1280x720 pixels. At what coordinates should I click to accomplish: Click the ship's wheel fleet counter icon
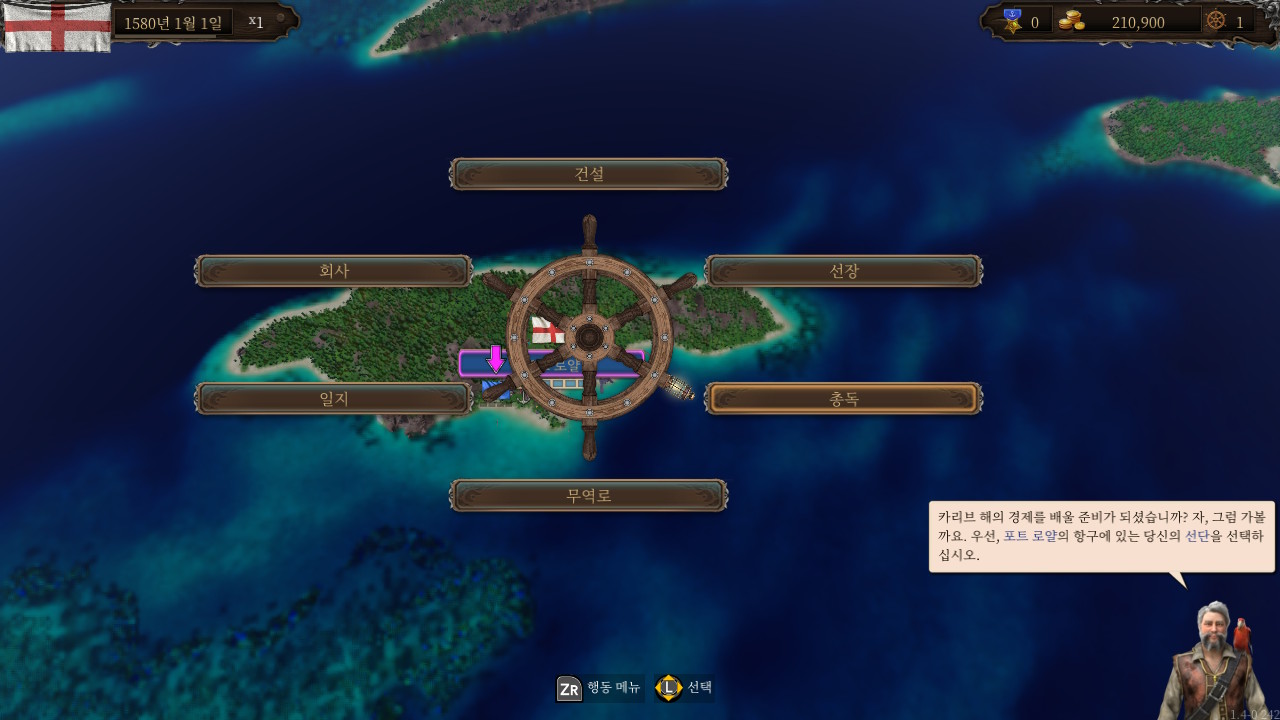pos(1216,22)
